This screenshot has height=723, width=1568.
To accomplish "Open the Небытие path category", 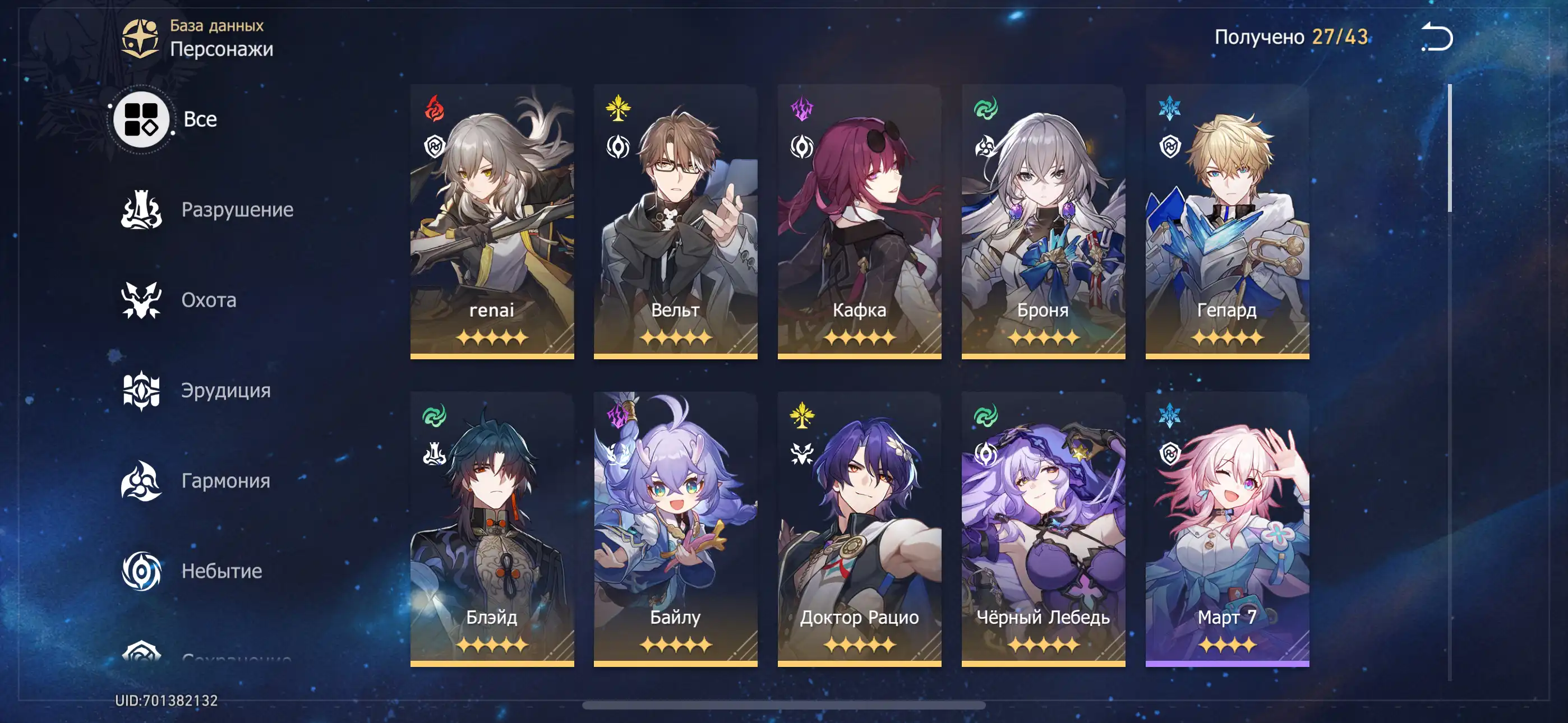I will point(192,571).
